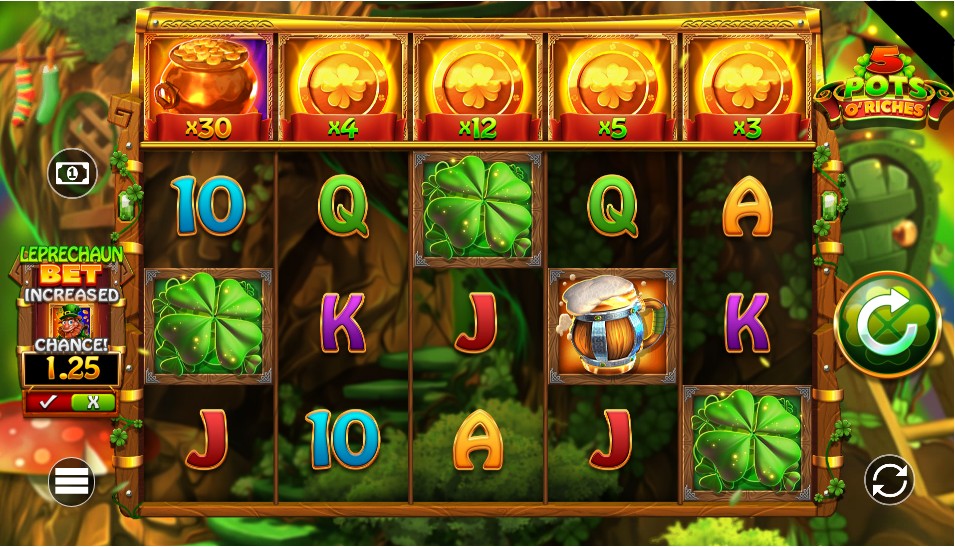
Task: Open bet settings via the banknote icon
Action: tap(72, 174)
